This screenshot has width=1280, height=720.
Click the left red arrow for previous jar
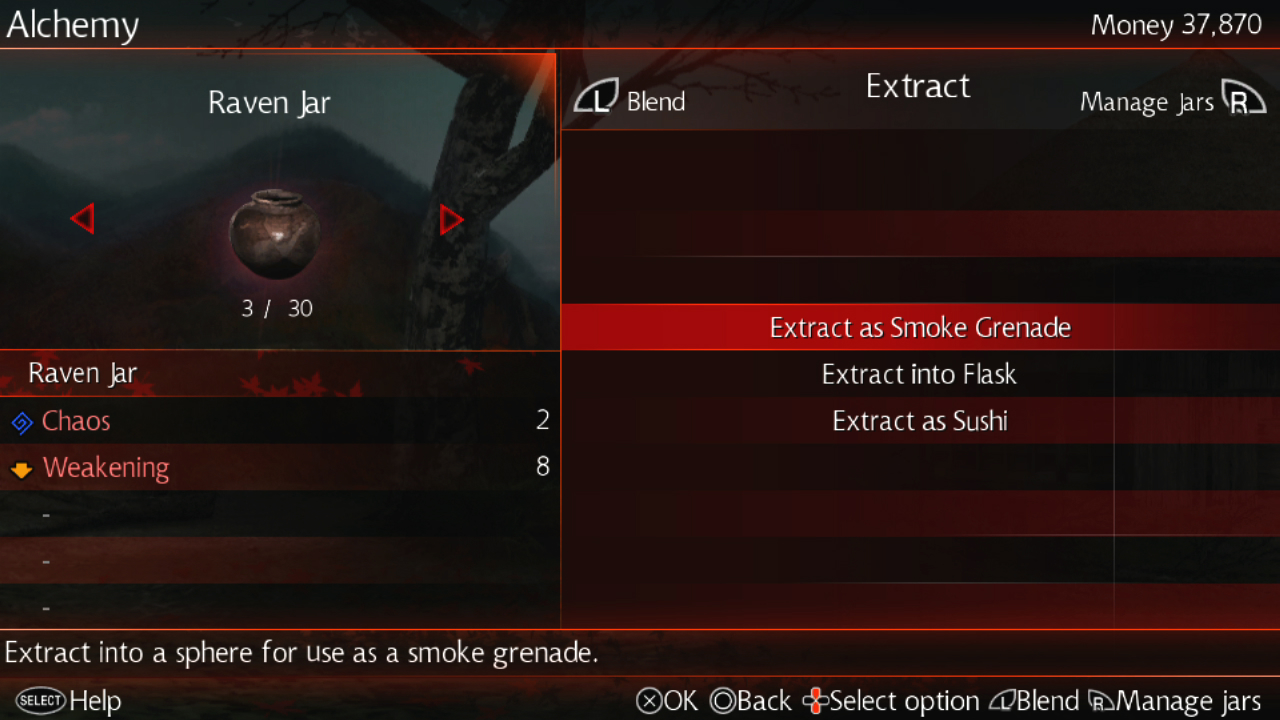(x=82, y=219)
